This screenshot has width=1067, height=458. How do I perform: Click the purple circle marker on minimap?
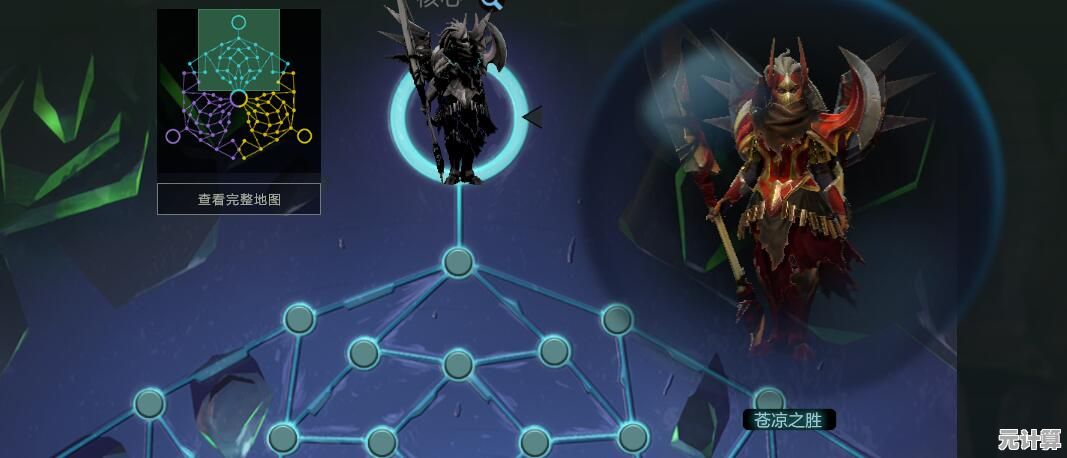(173, 136)
